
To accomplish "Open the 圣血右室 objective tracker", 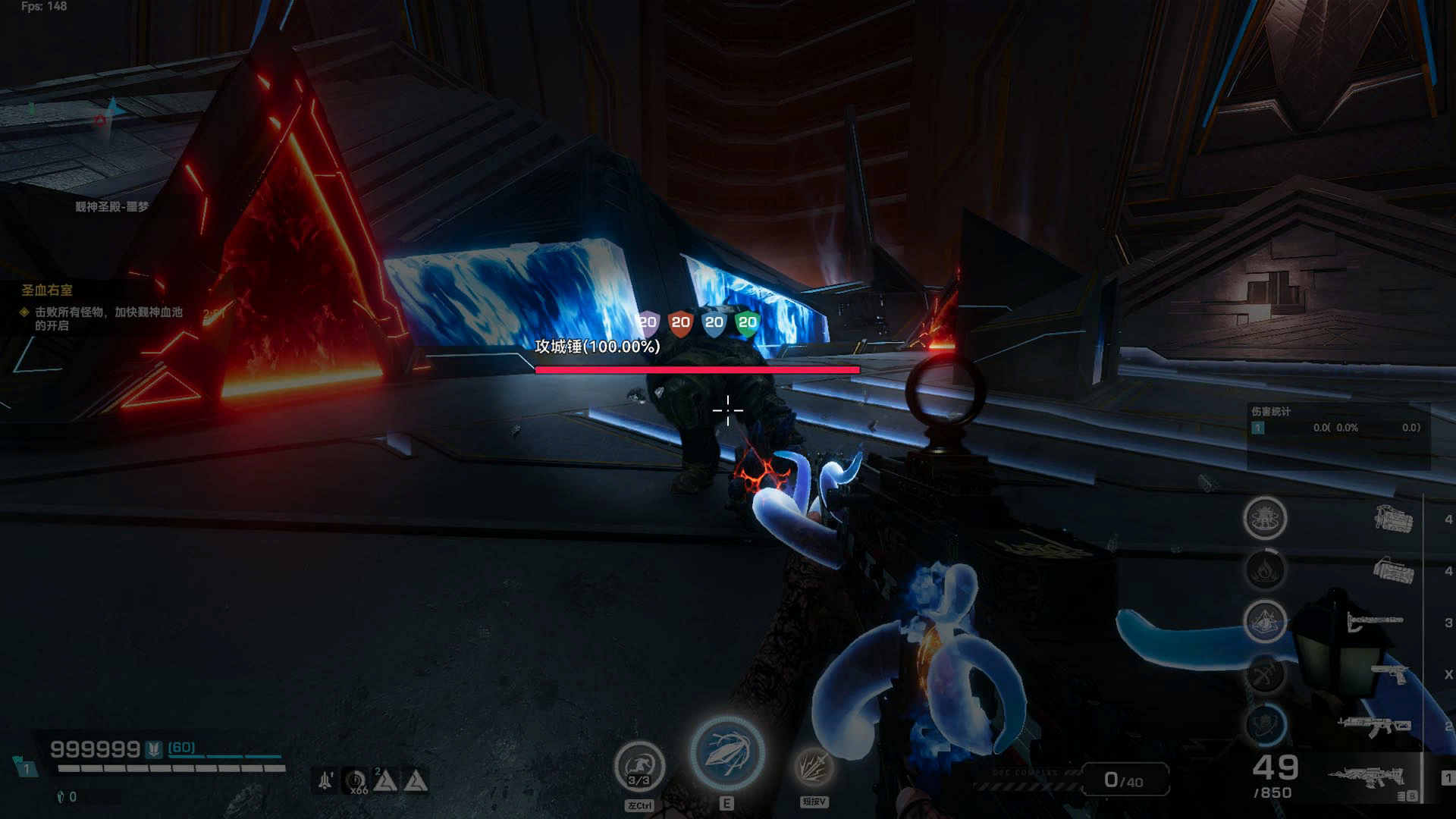I will [47, 290].
